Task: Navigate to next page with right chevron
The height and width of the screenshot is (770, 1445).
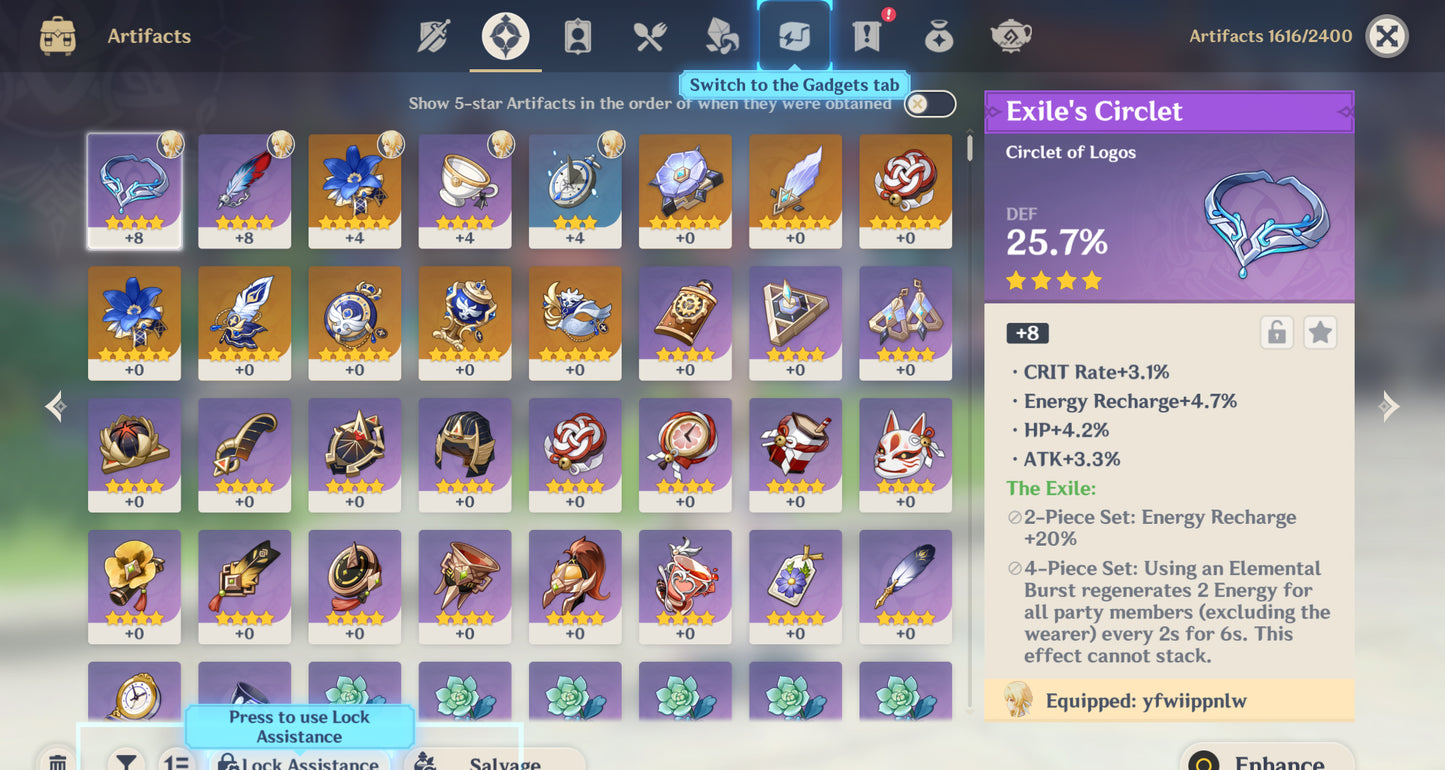Action: (x=1389, y=405)
